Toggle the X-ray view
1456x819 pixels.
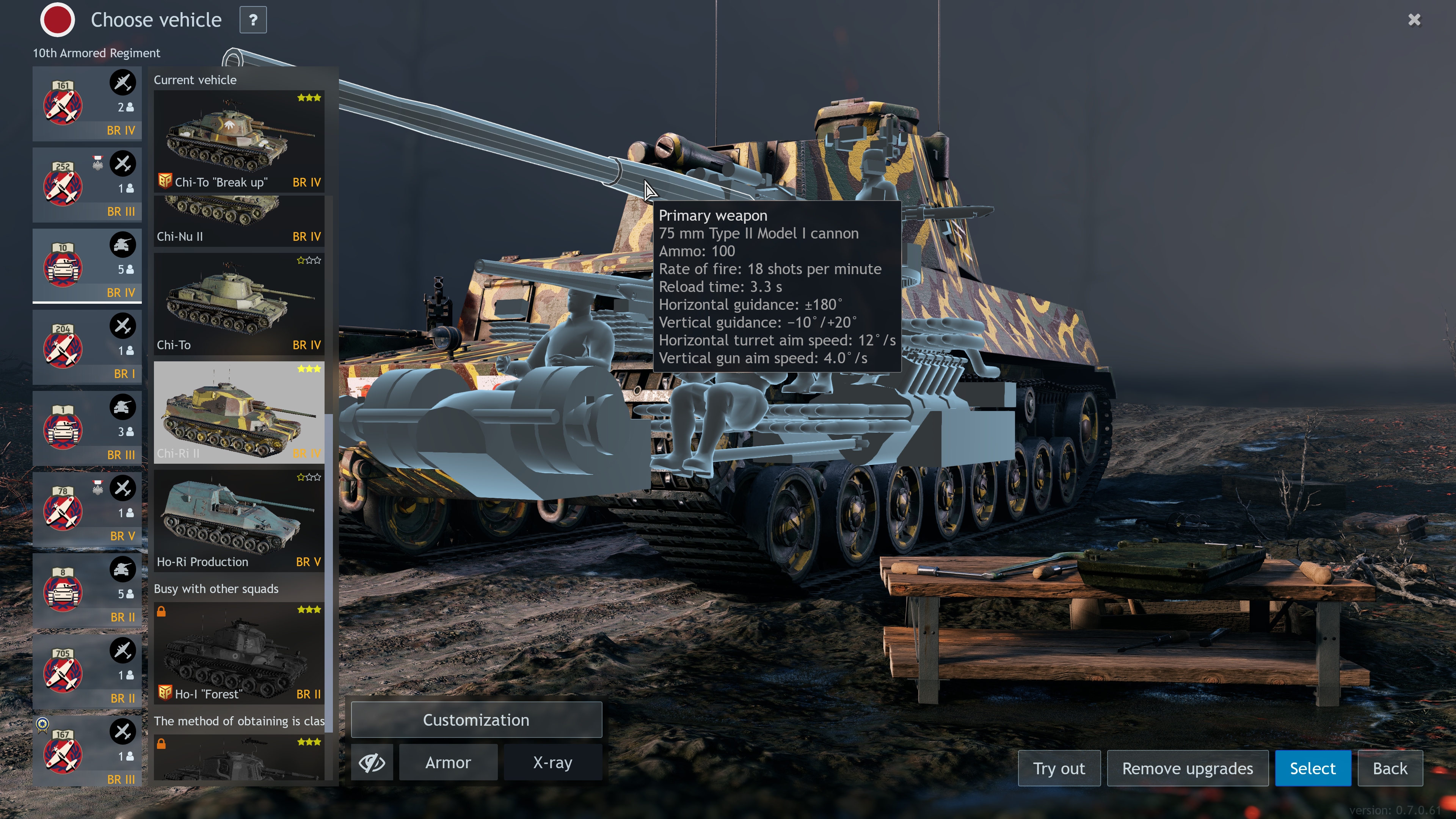(x=552, y=763)
